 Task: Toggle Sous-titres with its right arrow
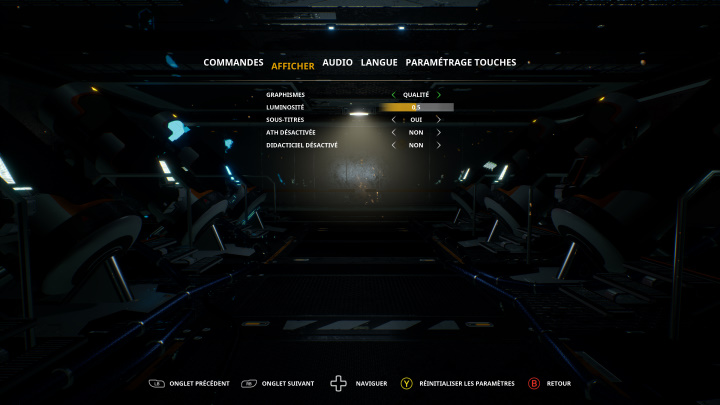(x=438, y=120)
